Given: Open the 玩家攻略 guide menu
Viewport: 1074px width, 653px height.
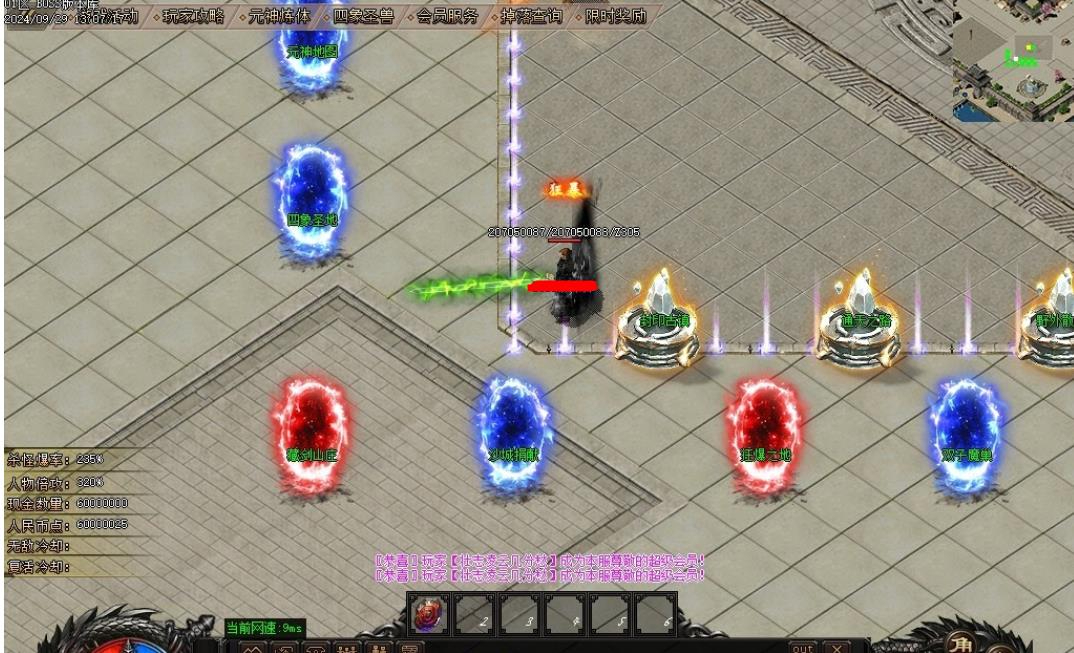Looking at the screenshot, I should pyautogui.click(x=194, y=17).
